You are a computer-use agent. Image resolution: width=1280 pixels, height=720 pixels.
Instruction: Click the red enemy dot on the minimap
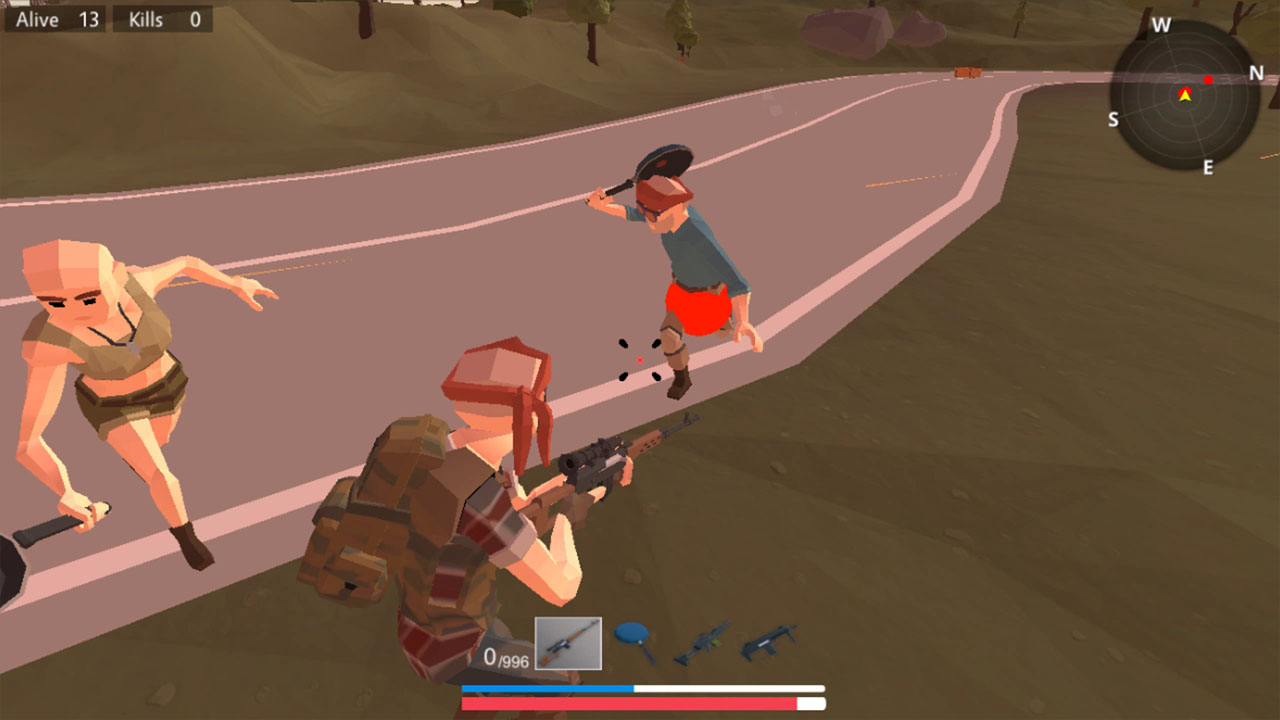(x=1208, y=79)
